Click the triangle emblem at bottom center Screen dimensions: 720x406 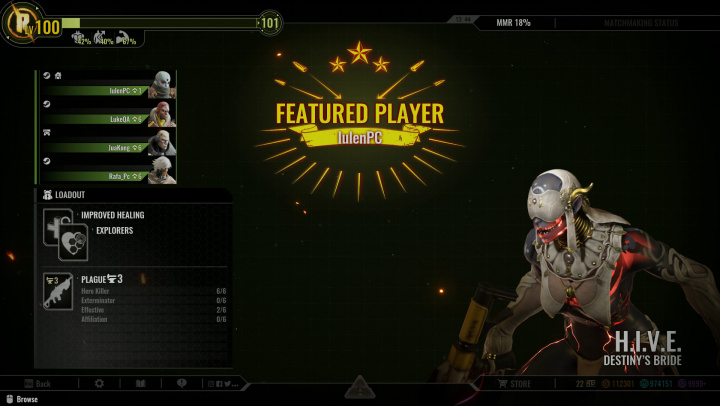tap(360, 386)
